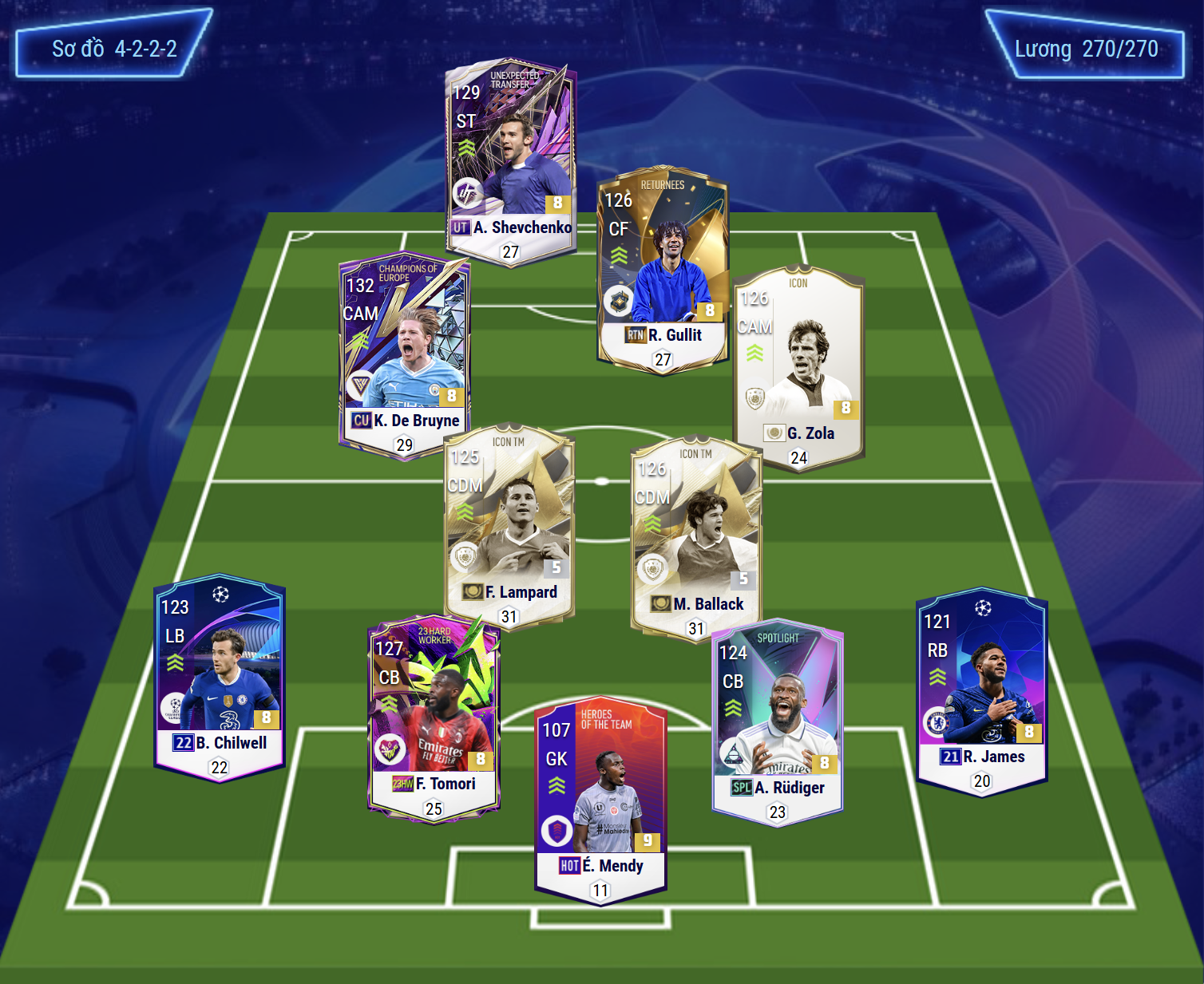Choose the R. Gullit CF card
Viewport: 1204px width, 984px height.
tap(663, 267)
